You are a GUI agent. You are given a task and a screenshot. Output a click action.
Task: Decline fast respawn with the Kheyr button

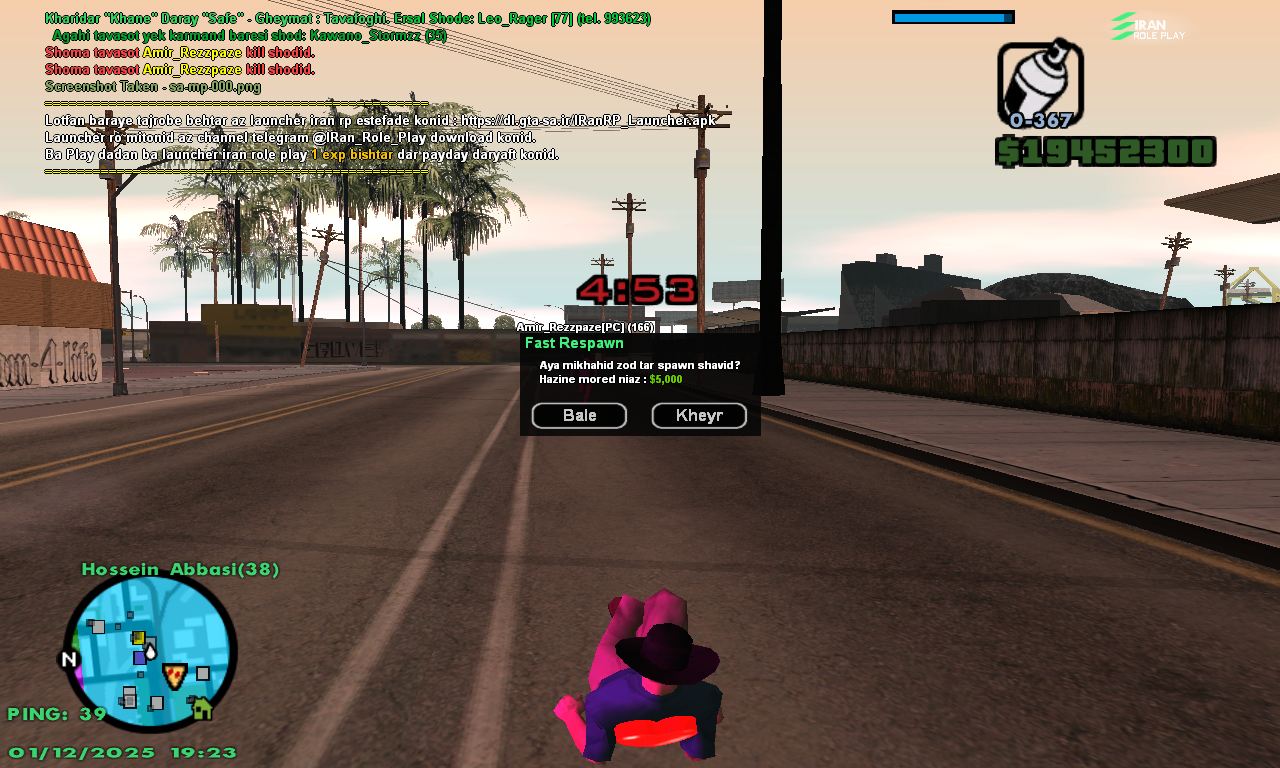[x=699, y=416]
